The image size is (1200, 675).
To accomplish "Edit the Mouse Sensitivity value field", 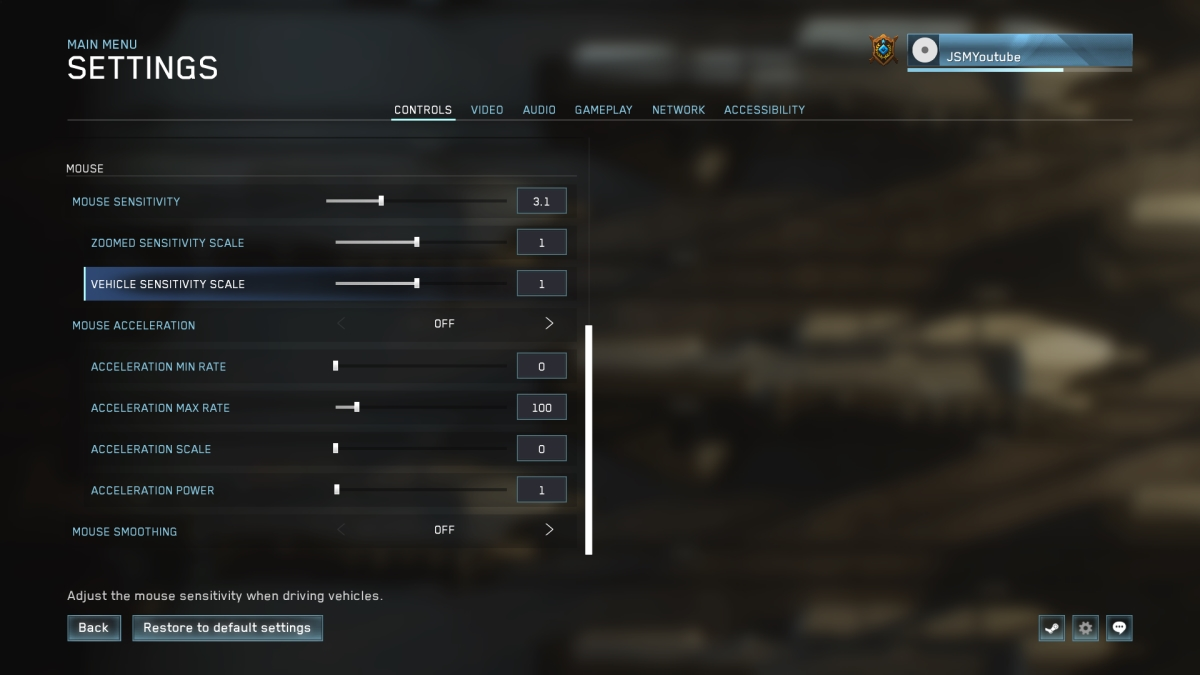I will (x=541, y=201).
